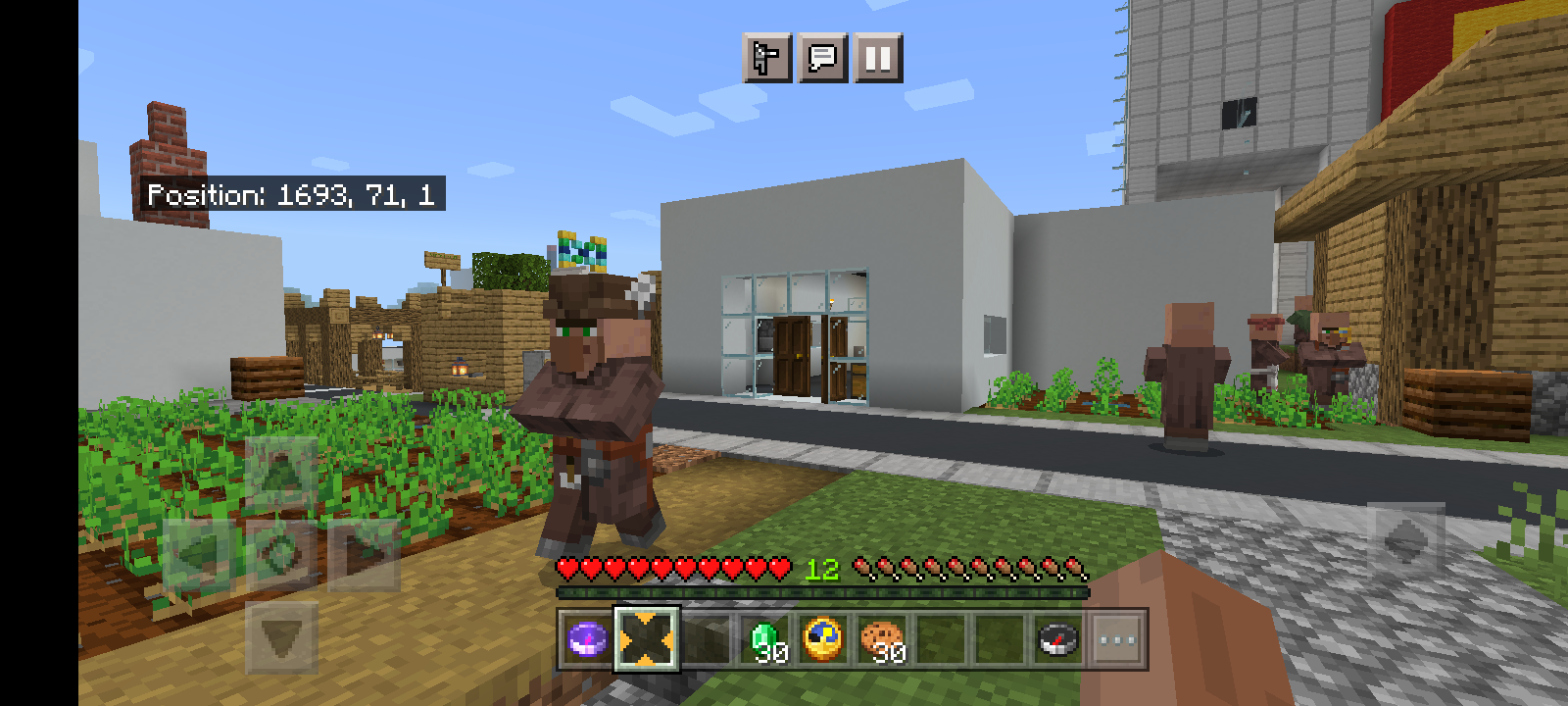Viewport: 1568px width, 706px height.
Task: Pause the game with the pause button
Action: 878,58
